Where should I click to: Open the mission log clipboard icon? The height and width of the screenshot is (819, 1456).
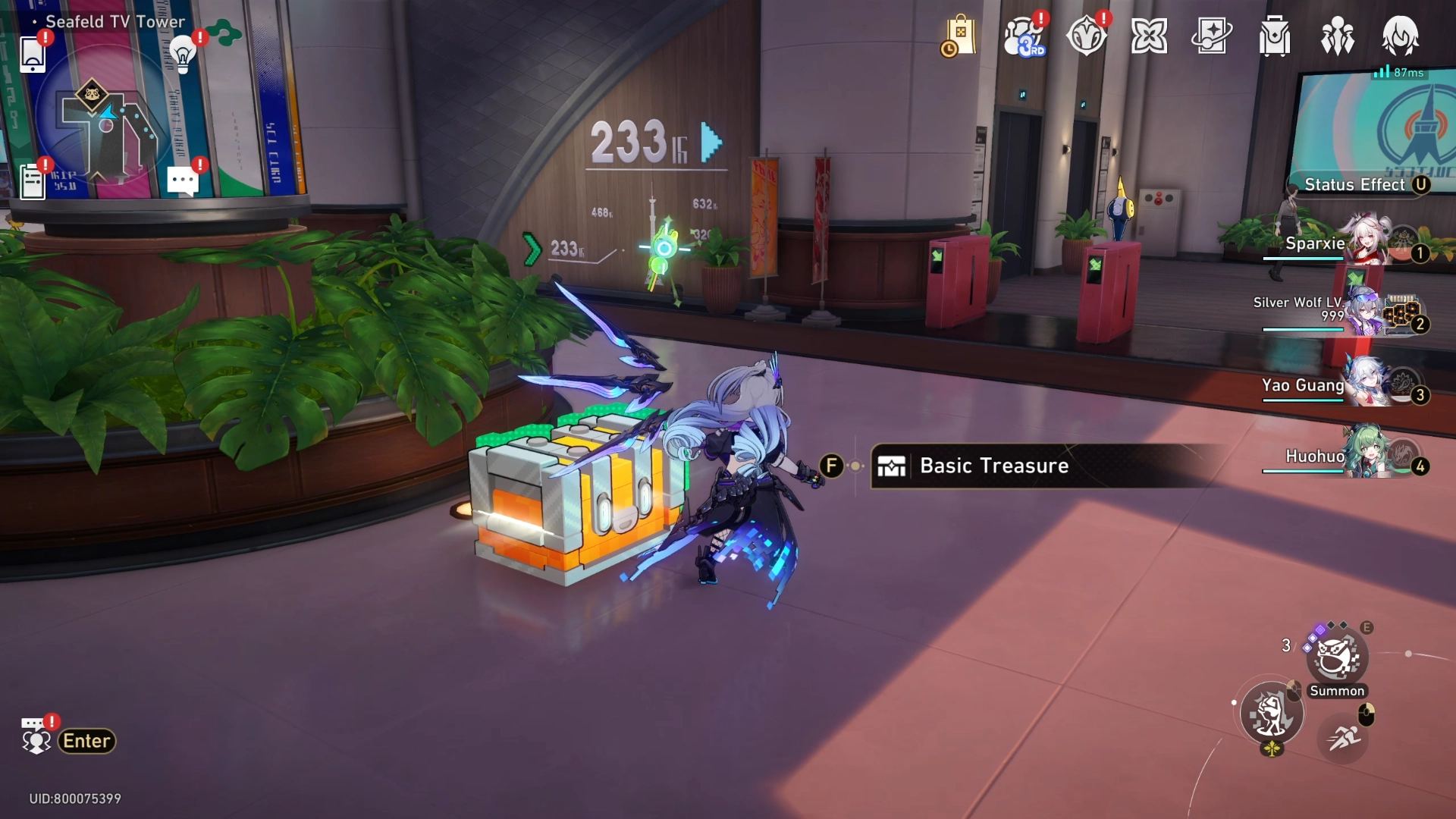pos(33,182)
